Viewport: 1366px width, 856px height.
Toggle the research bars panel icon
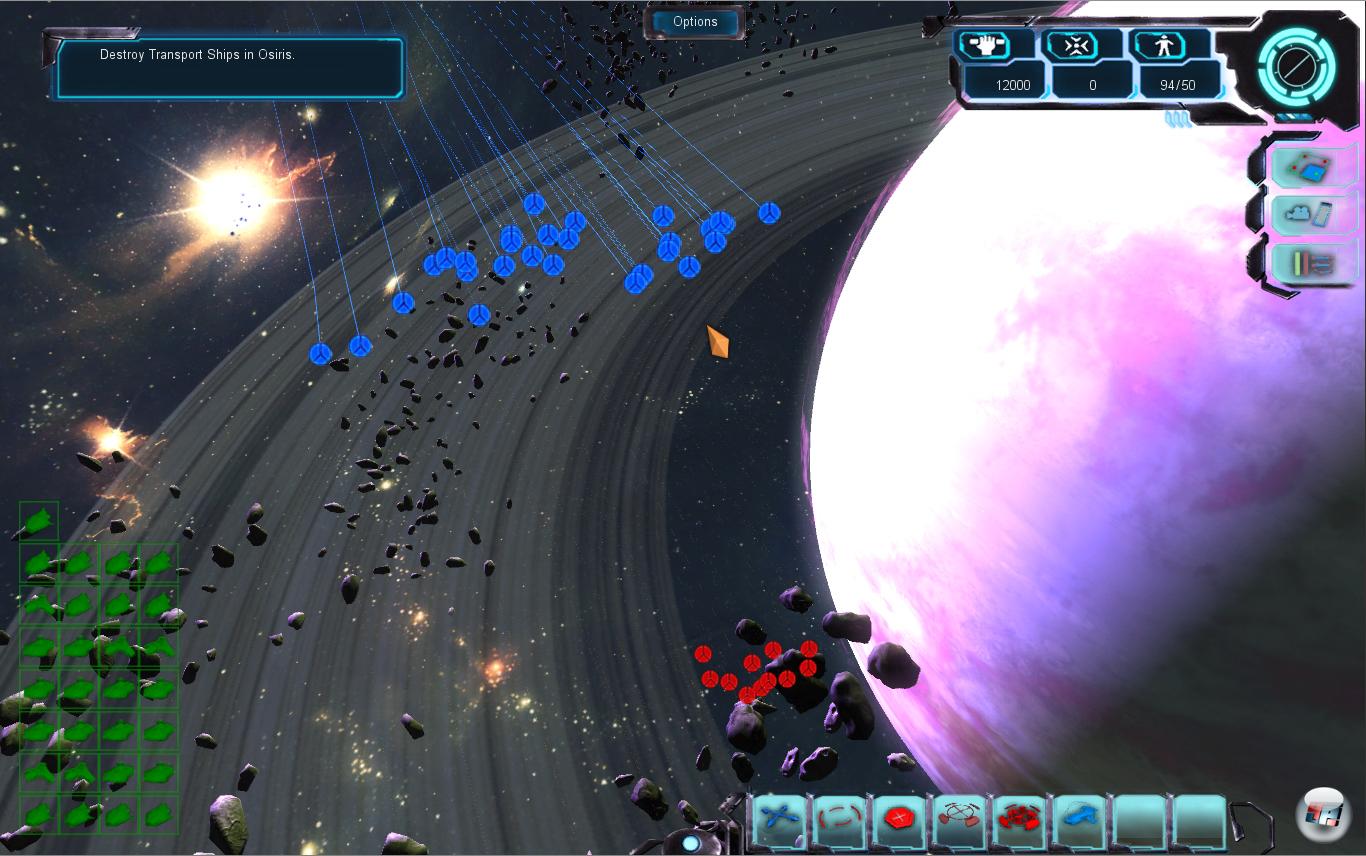pos(1311,262)
